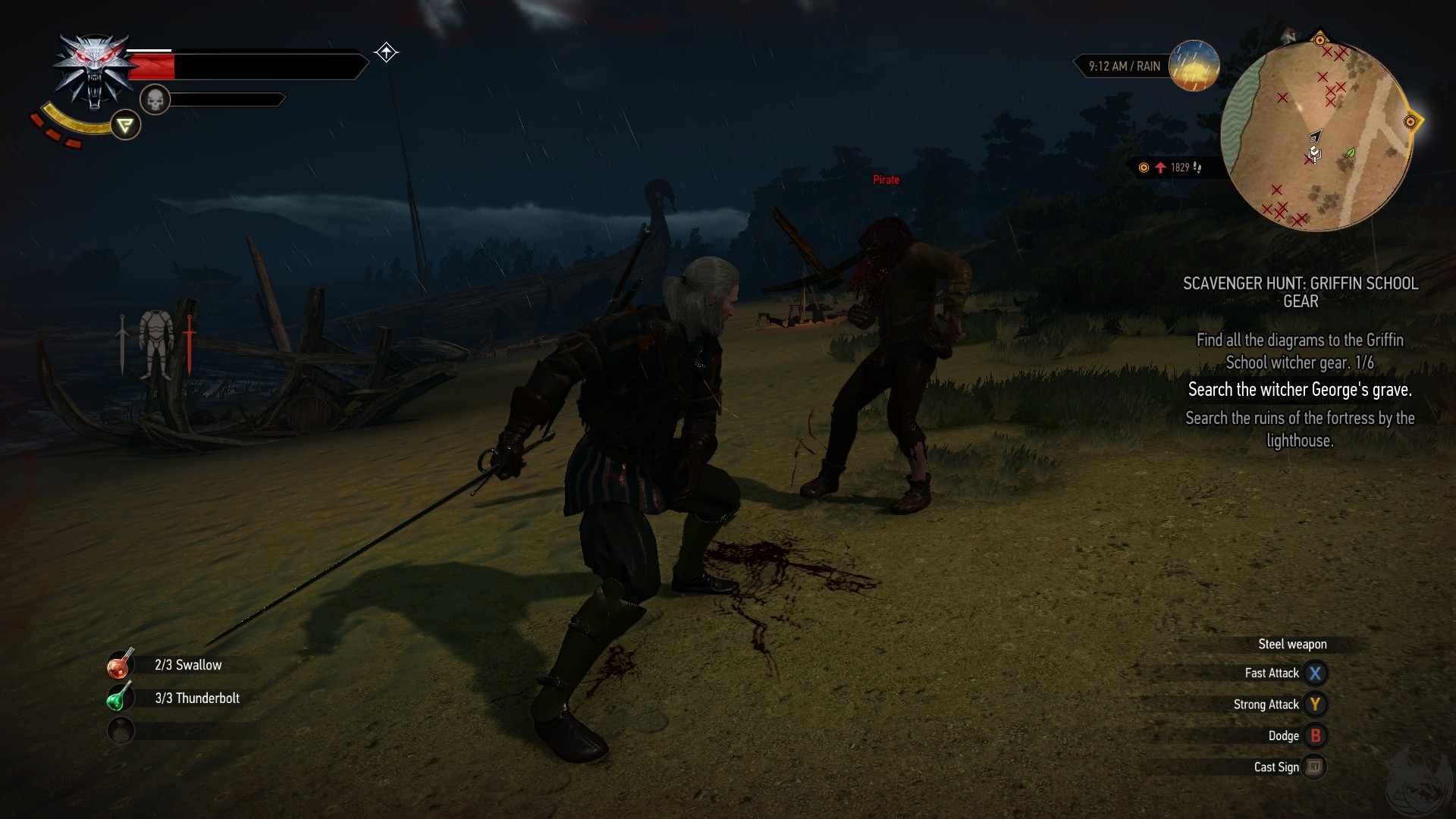Click the armor durability figure icon
The width and height of the screenshot is (1456, 819).
click(156, 345)
